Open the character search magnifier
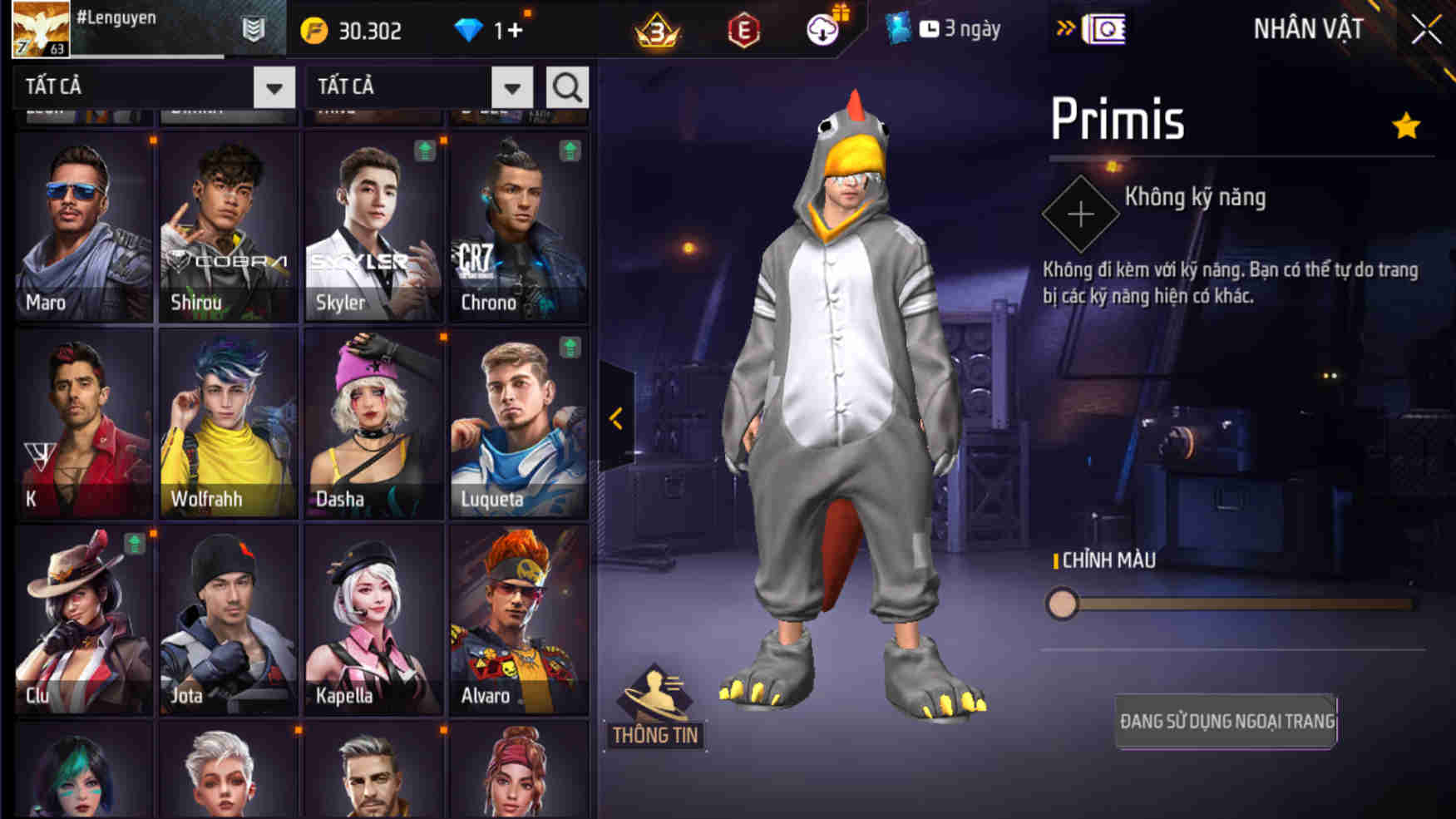The width and height of the screenshot is (1456, 819). pos(568,86)
